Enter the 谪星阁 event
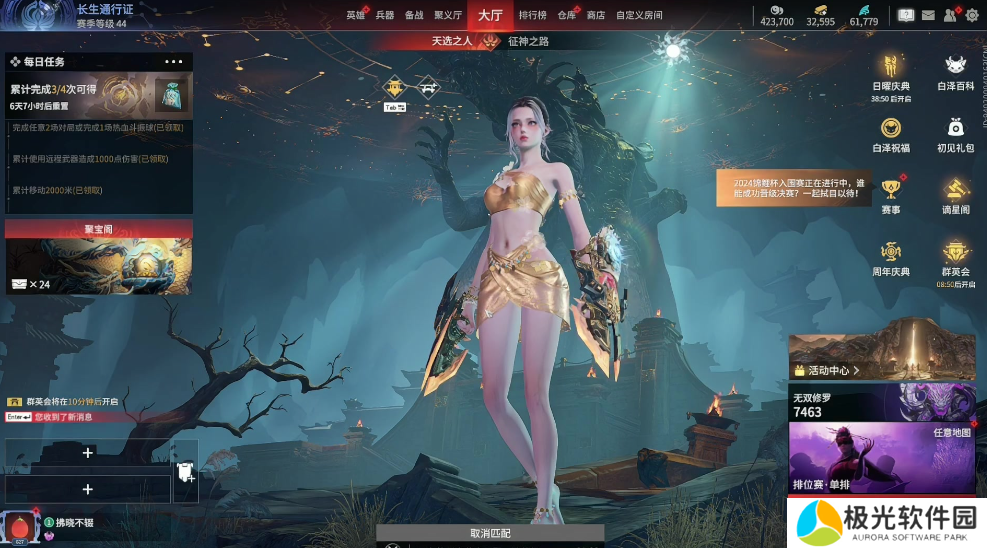The height and width of the screenshot is (548, 987). [x=955, y=194]
